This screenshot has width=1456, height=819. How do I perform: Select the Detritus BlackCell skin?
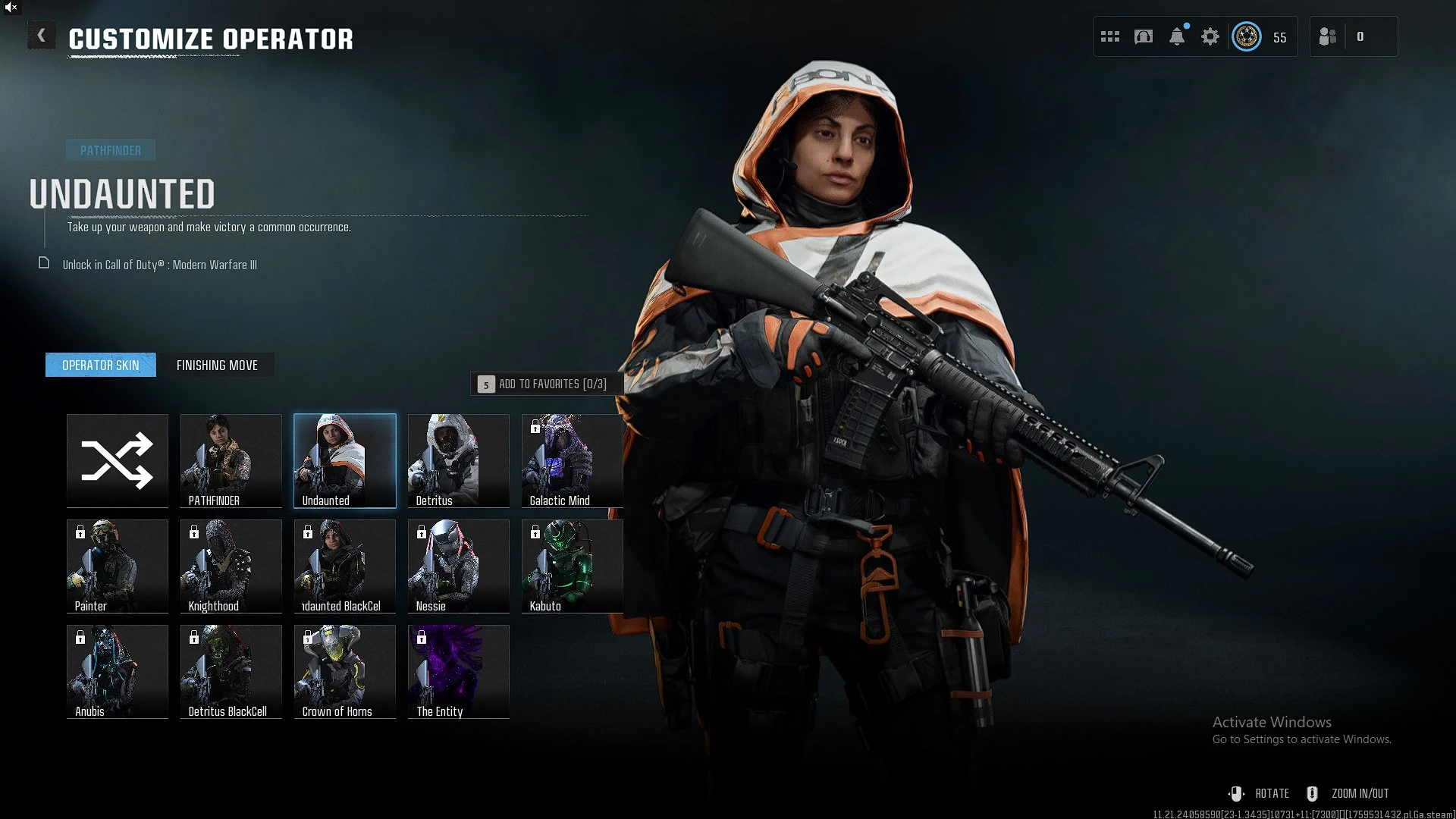[x=231, y=671]
